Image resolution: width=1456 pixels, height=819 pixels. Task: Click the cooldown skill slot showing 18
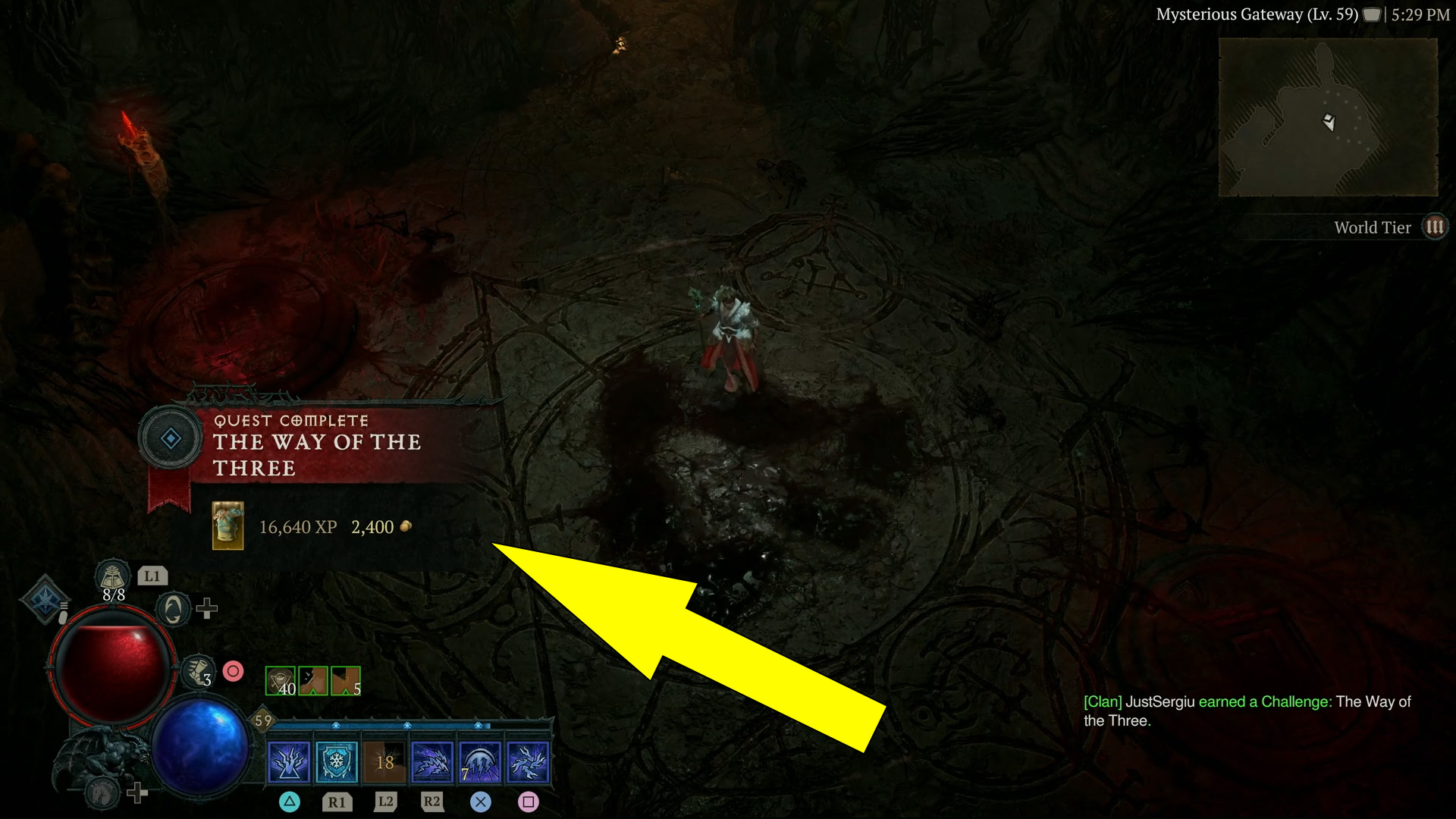[x=385, y=764]
